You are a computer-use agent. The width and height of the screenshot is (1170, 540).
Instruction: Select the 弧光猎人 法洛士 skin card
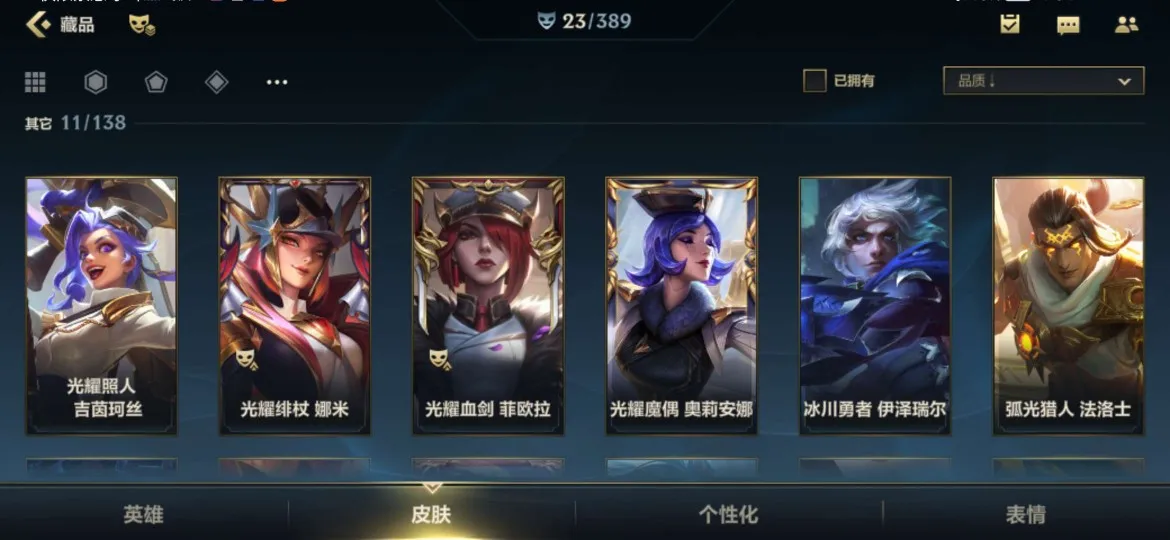pos(1068,305)
